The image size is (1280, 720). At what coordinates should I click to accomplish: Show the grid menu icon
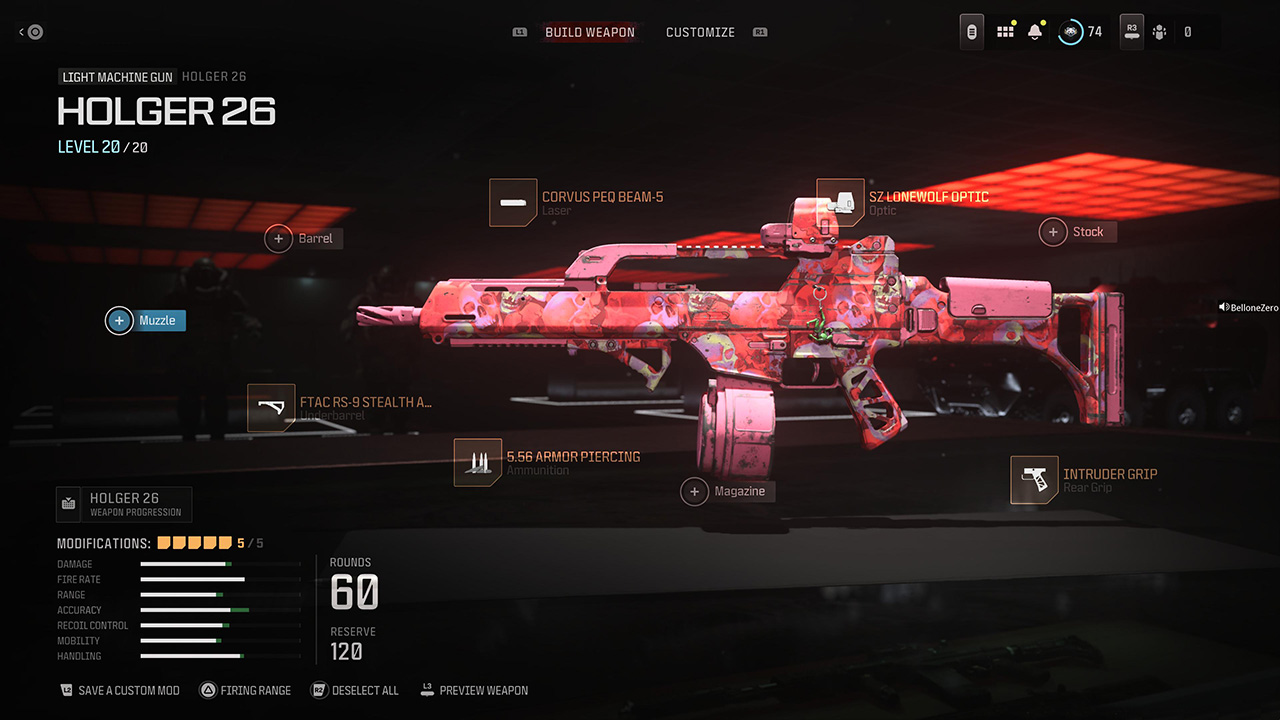click(1005, 32)
